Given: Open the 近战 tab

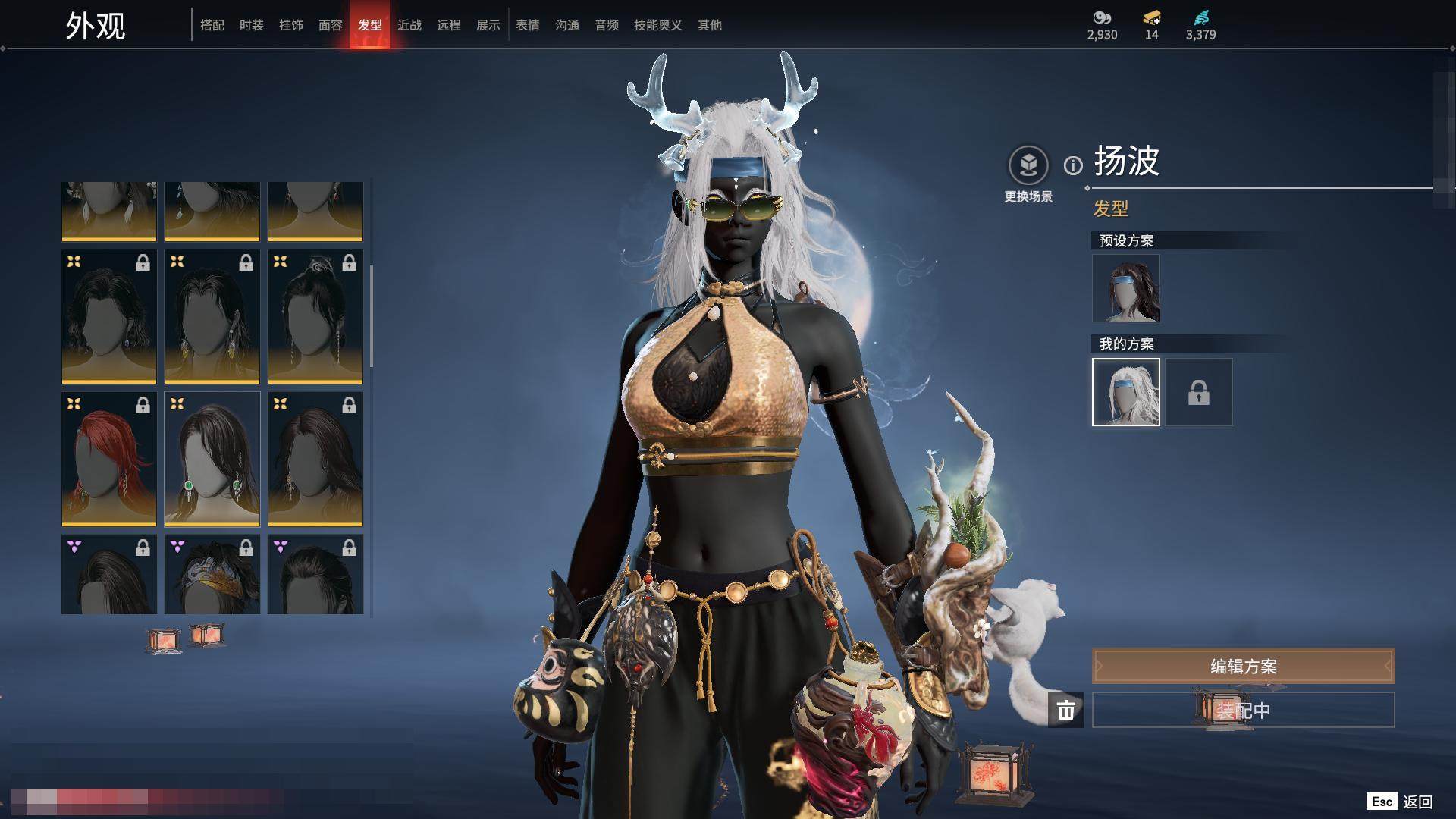Looking at the screenshot, I should pos(409,25).
